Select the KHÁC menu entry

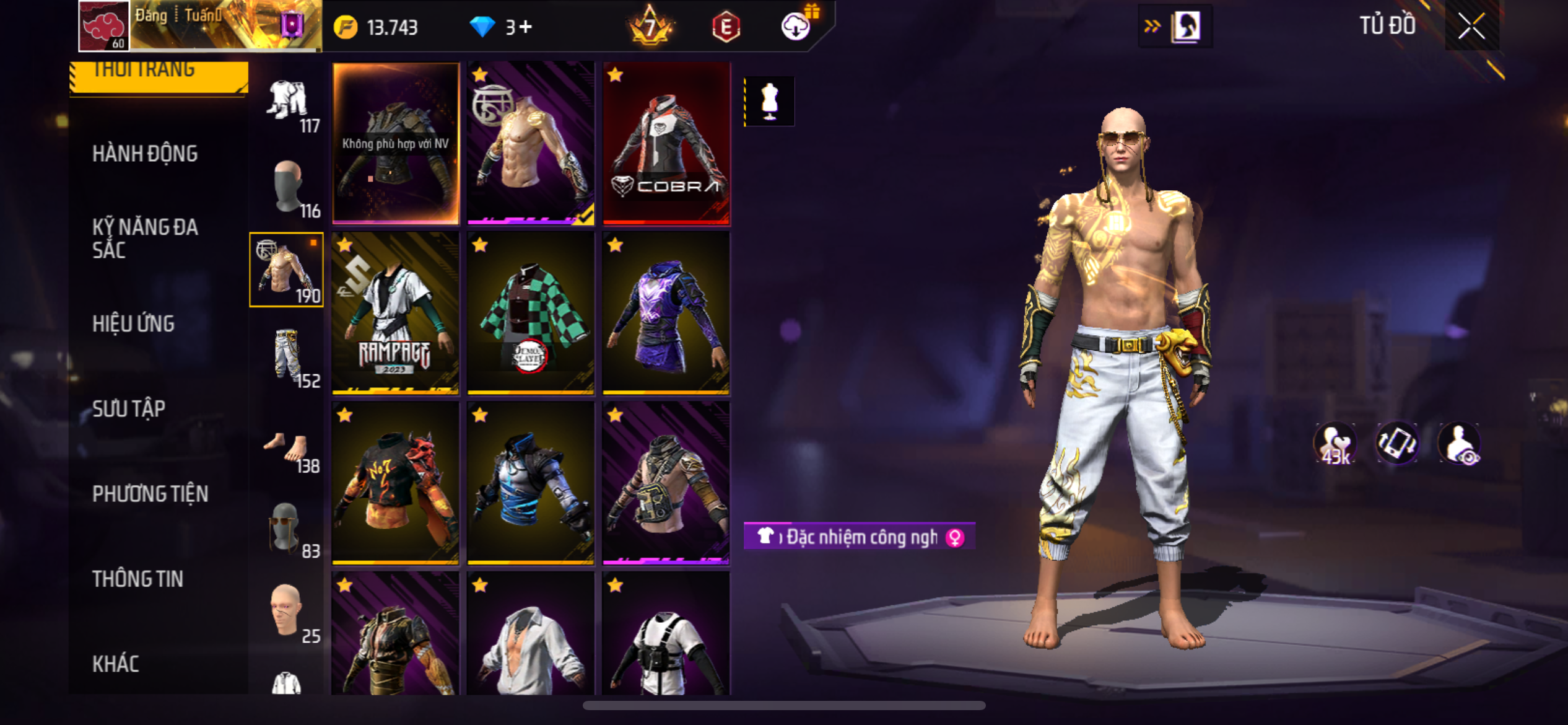point(116,664)
